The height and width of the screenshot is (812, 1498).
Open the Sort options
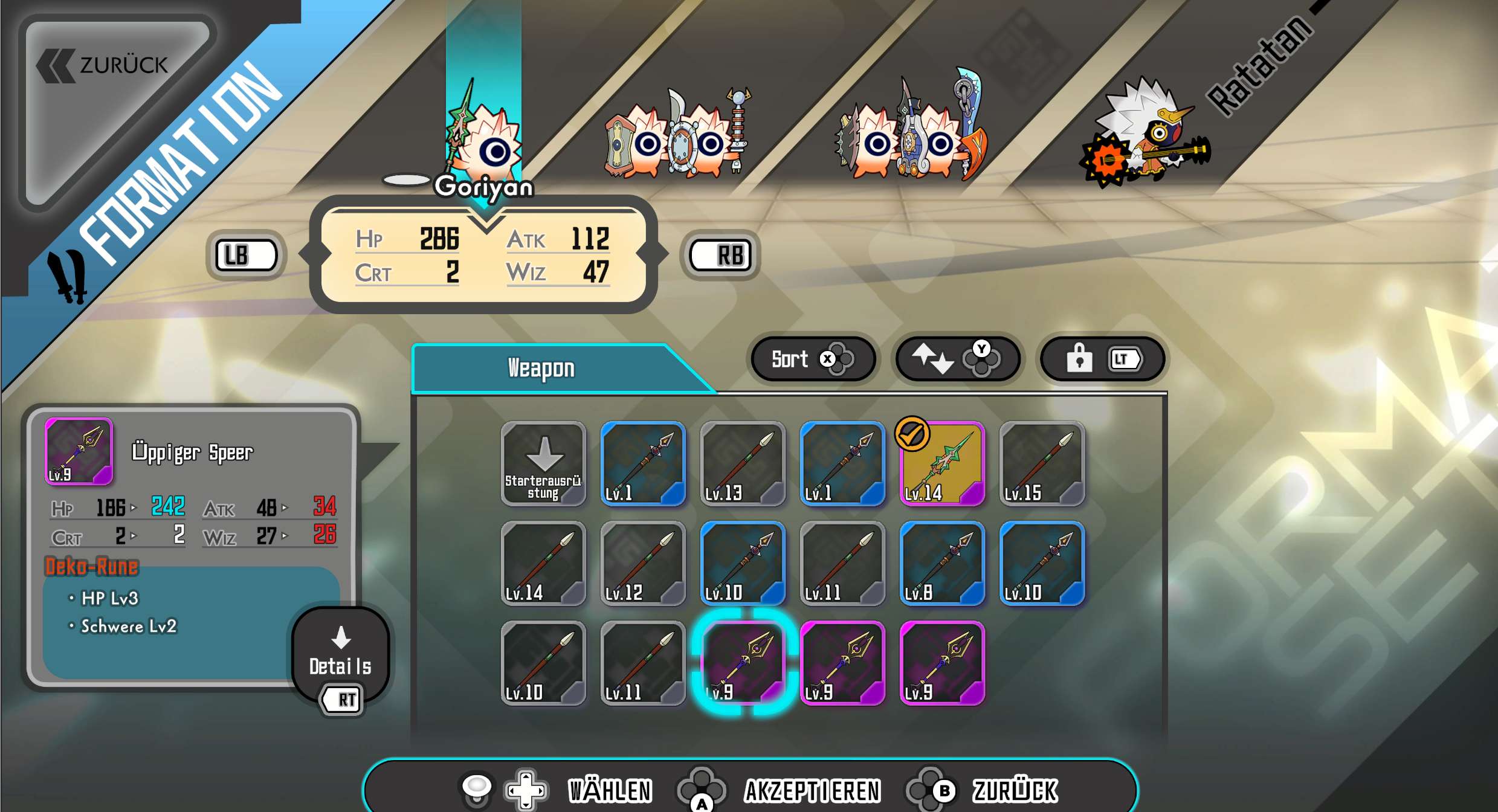click(812, 359)
